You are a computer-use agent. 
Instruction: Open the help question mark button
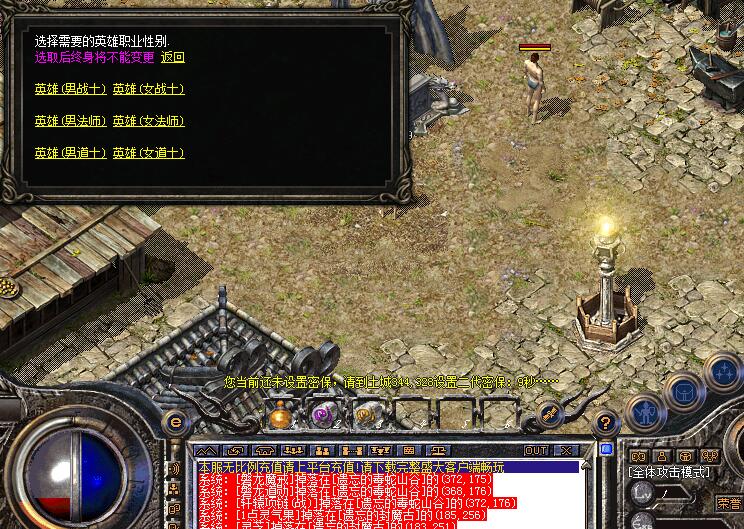click(604, 422)
